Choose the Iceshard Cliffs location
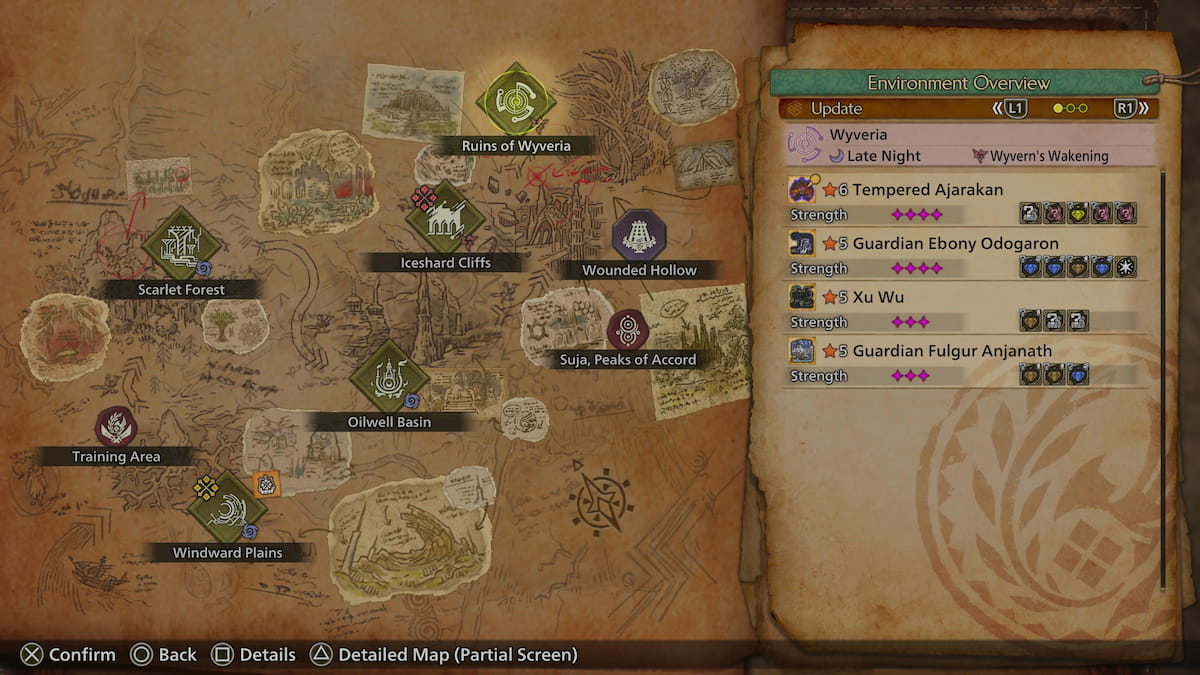The width and height of the screenshot is (1200, 675). 445,218
